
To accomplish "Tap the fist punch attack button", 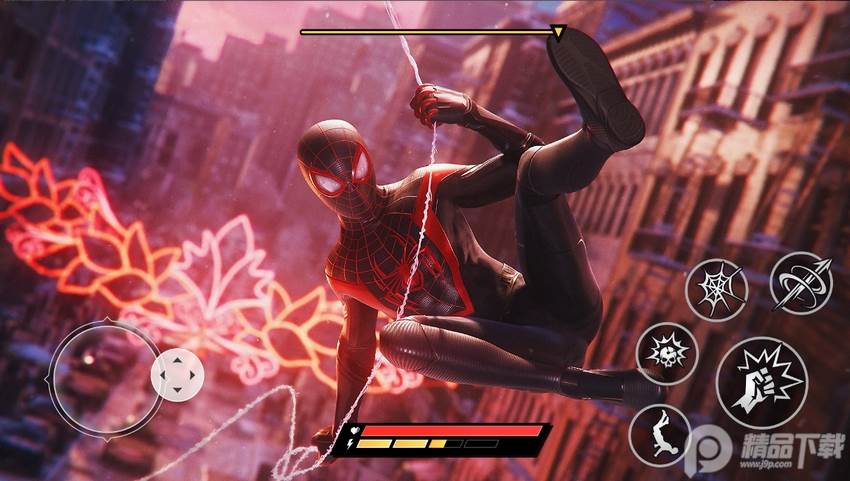I will (x=761, y=383).
